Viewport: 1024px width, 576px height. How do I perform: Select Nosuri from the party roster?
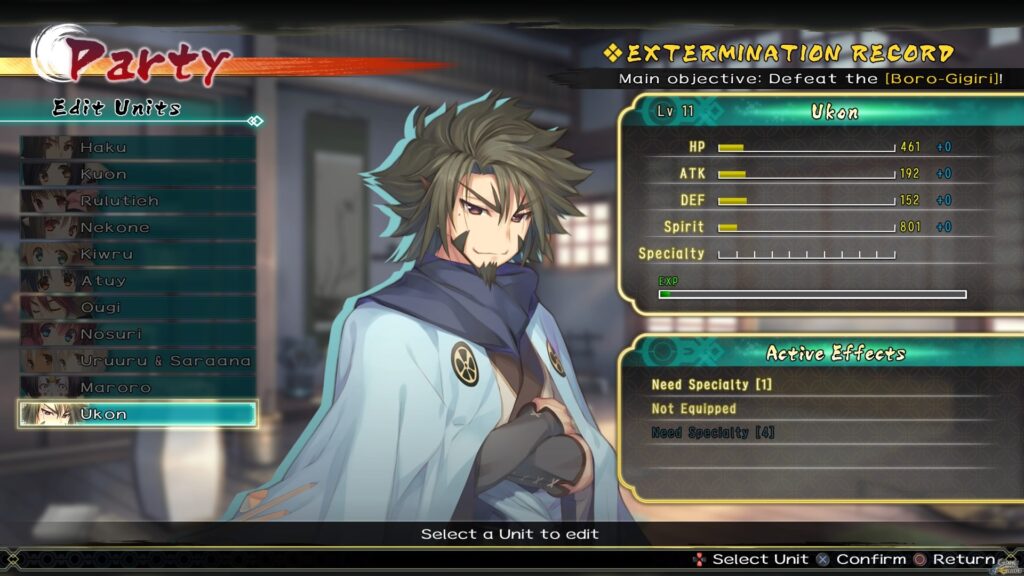[x=138, y=334]
